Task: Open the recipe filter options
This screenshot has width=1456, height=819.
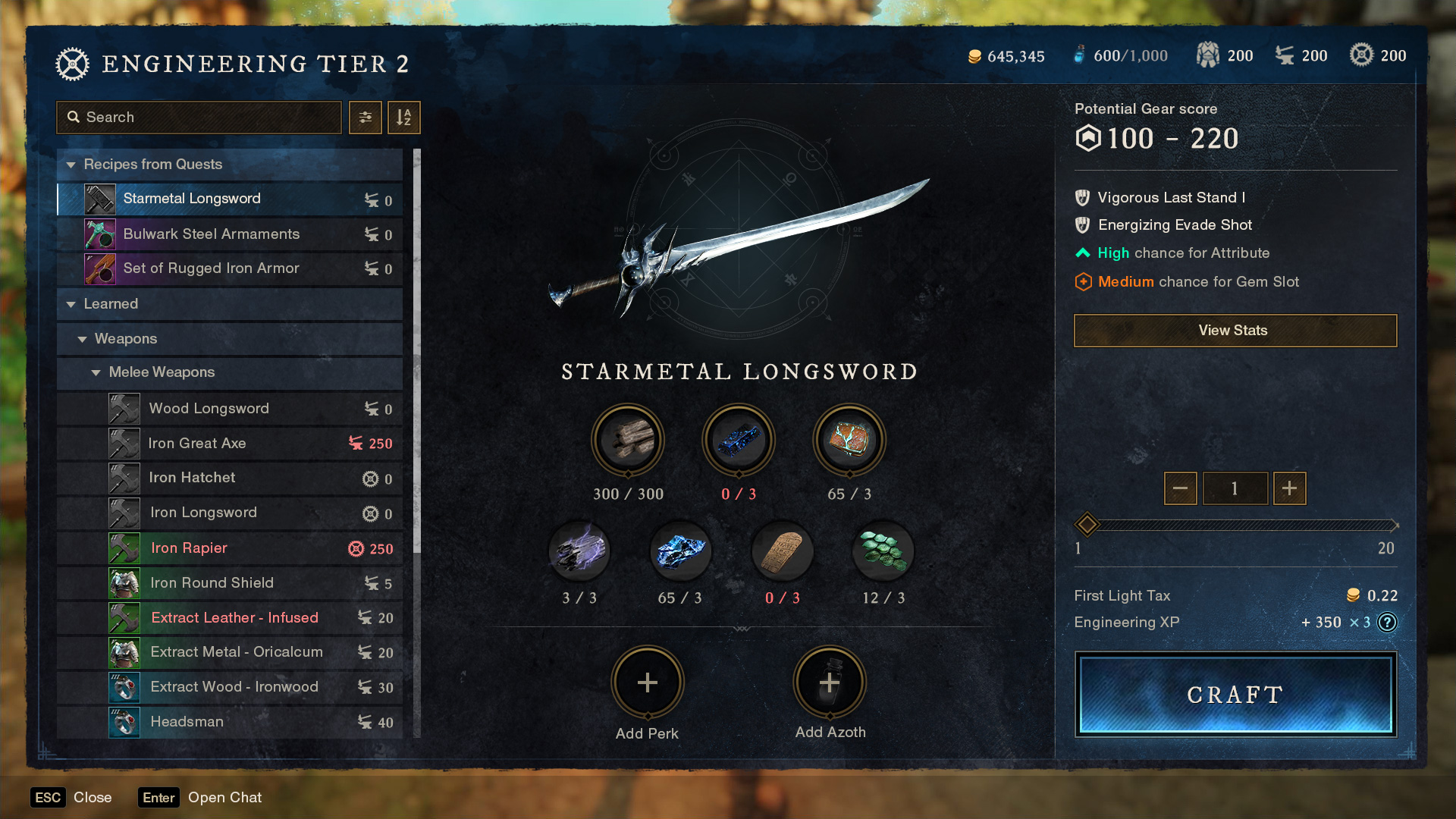Action: 365,118
